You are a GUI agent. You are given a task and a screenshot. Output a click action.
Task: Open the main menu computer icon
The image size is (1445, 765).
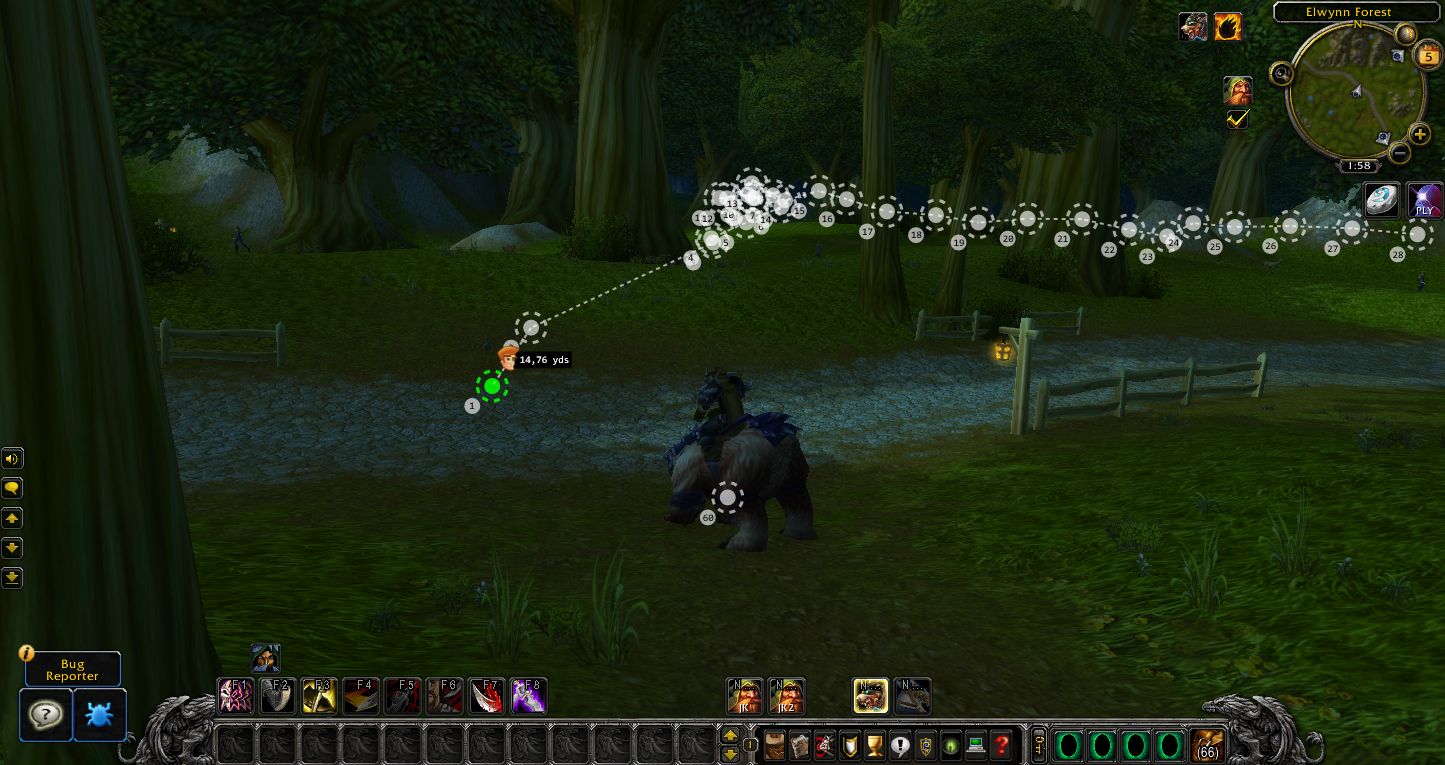pos(975,746)
